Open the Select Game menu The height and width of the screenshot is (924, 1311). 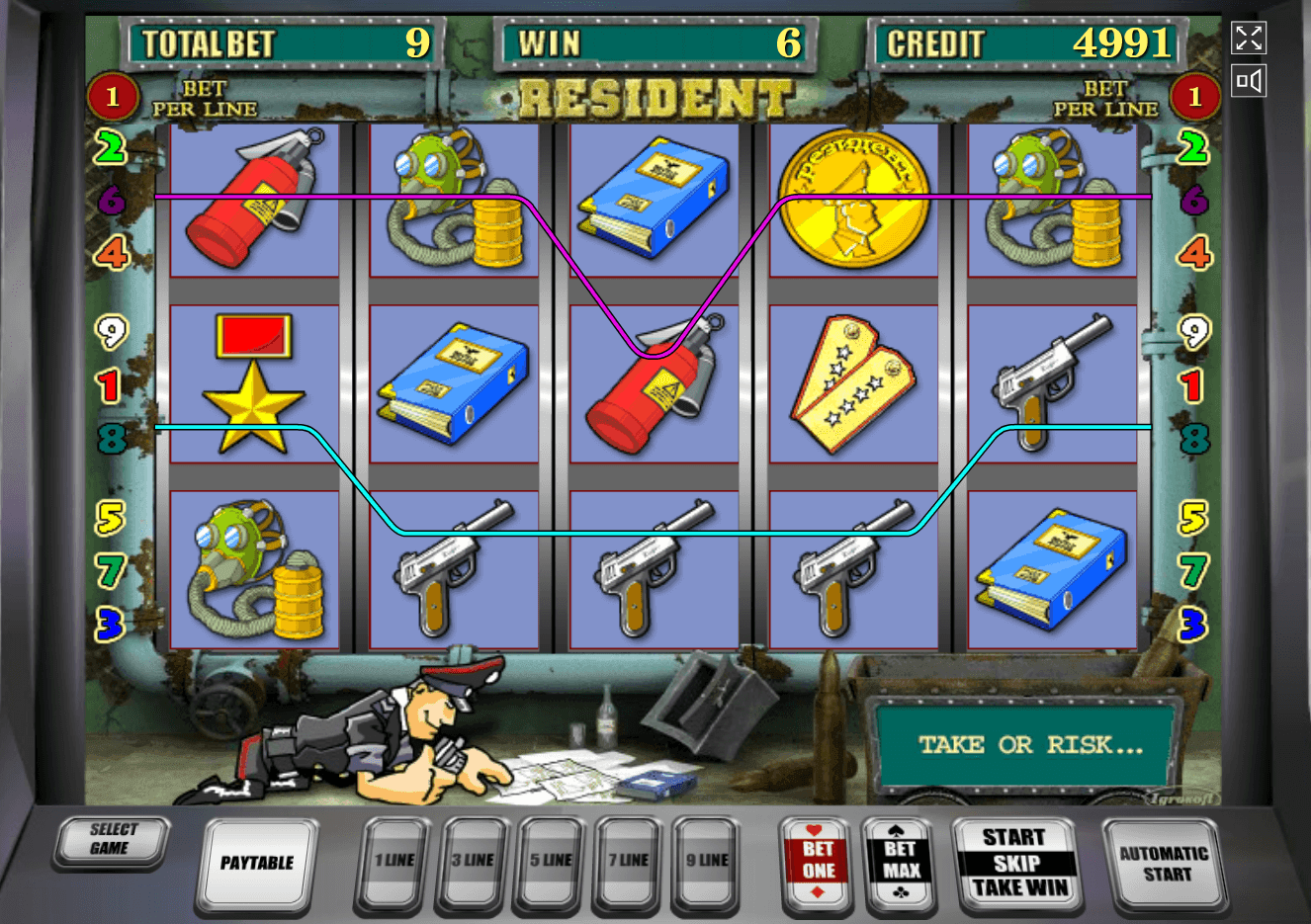pyautogui.click(x=111, y=841)
